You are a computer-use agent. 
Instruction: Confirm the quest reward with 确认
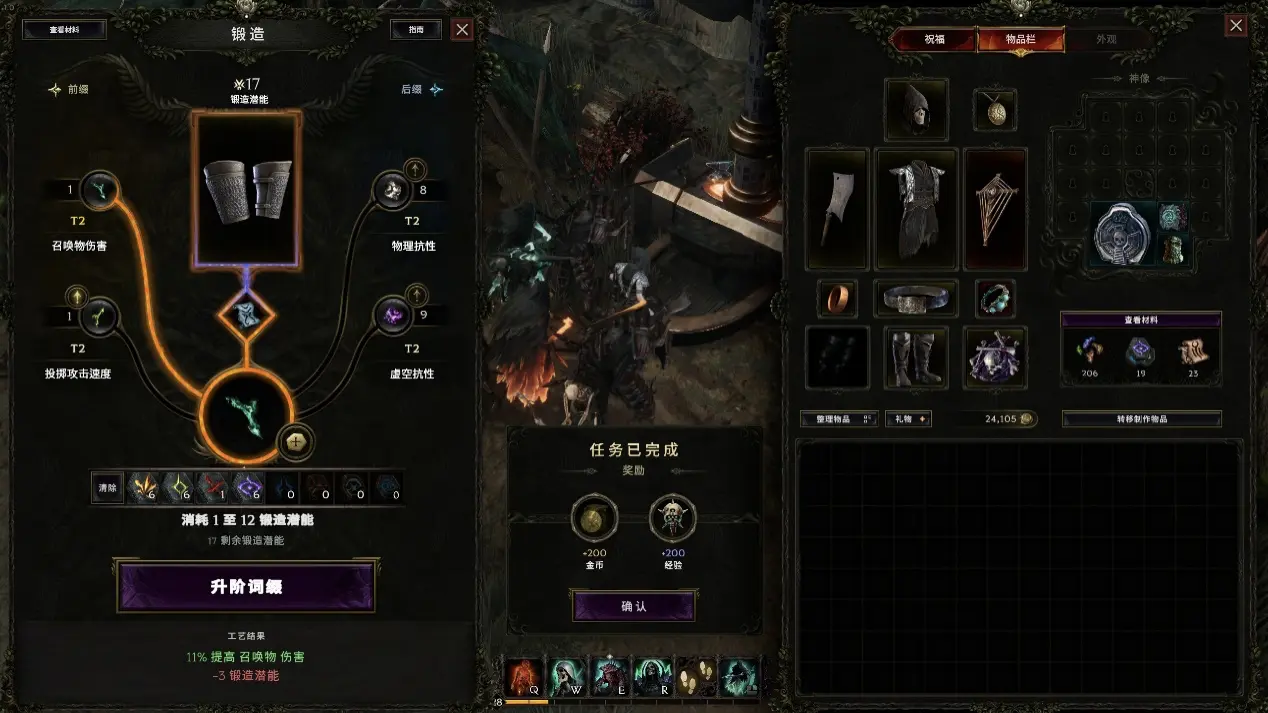point(633,606)
